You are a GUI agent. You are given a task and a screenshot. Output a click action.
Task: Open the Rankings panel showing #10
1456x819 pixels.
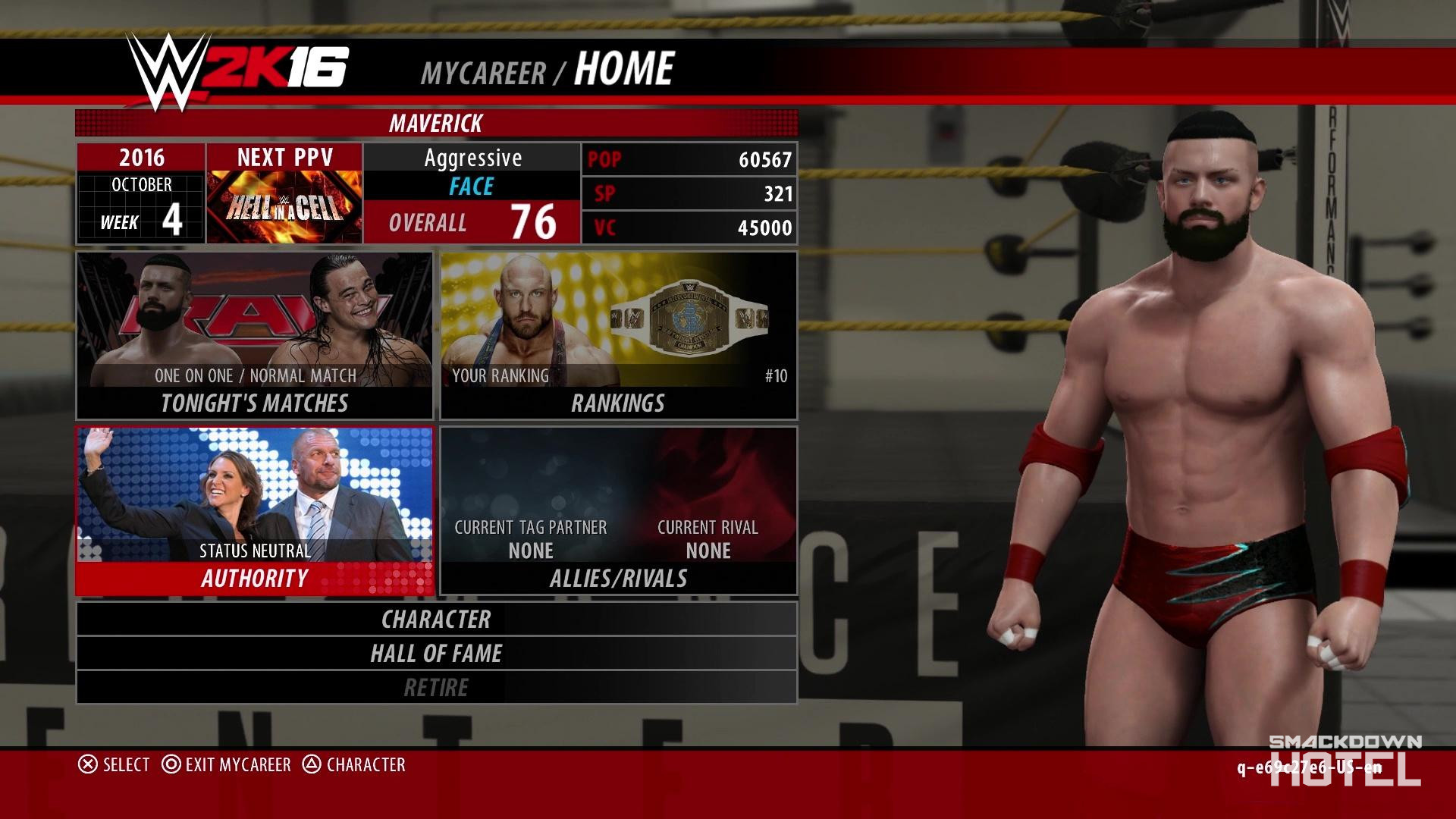[618, 334]
